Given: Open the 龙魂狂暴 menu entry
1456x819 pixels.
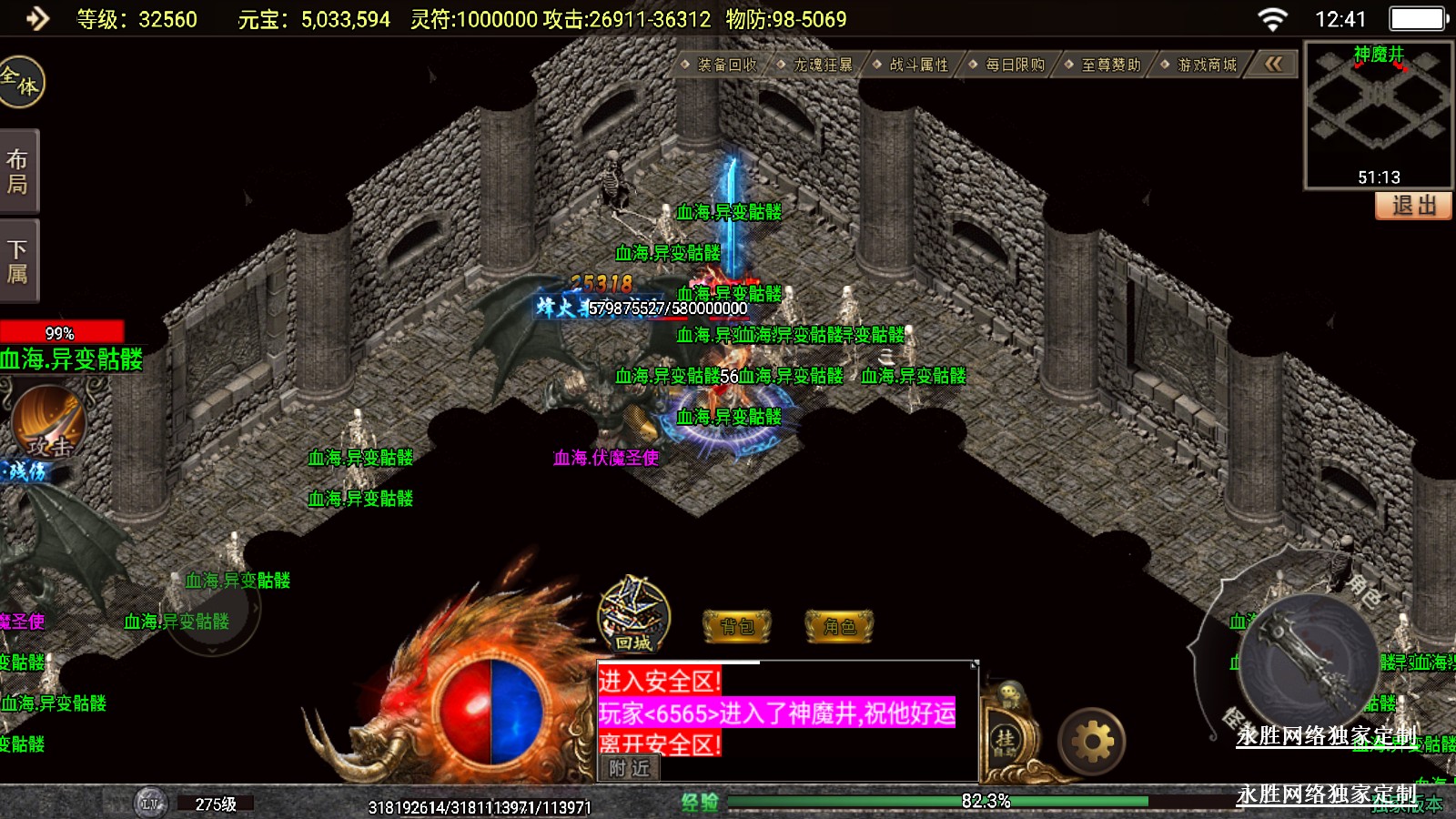Looking at the screenshot, I should [822, 65].
